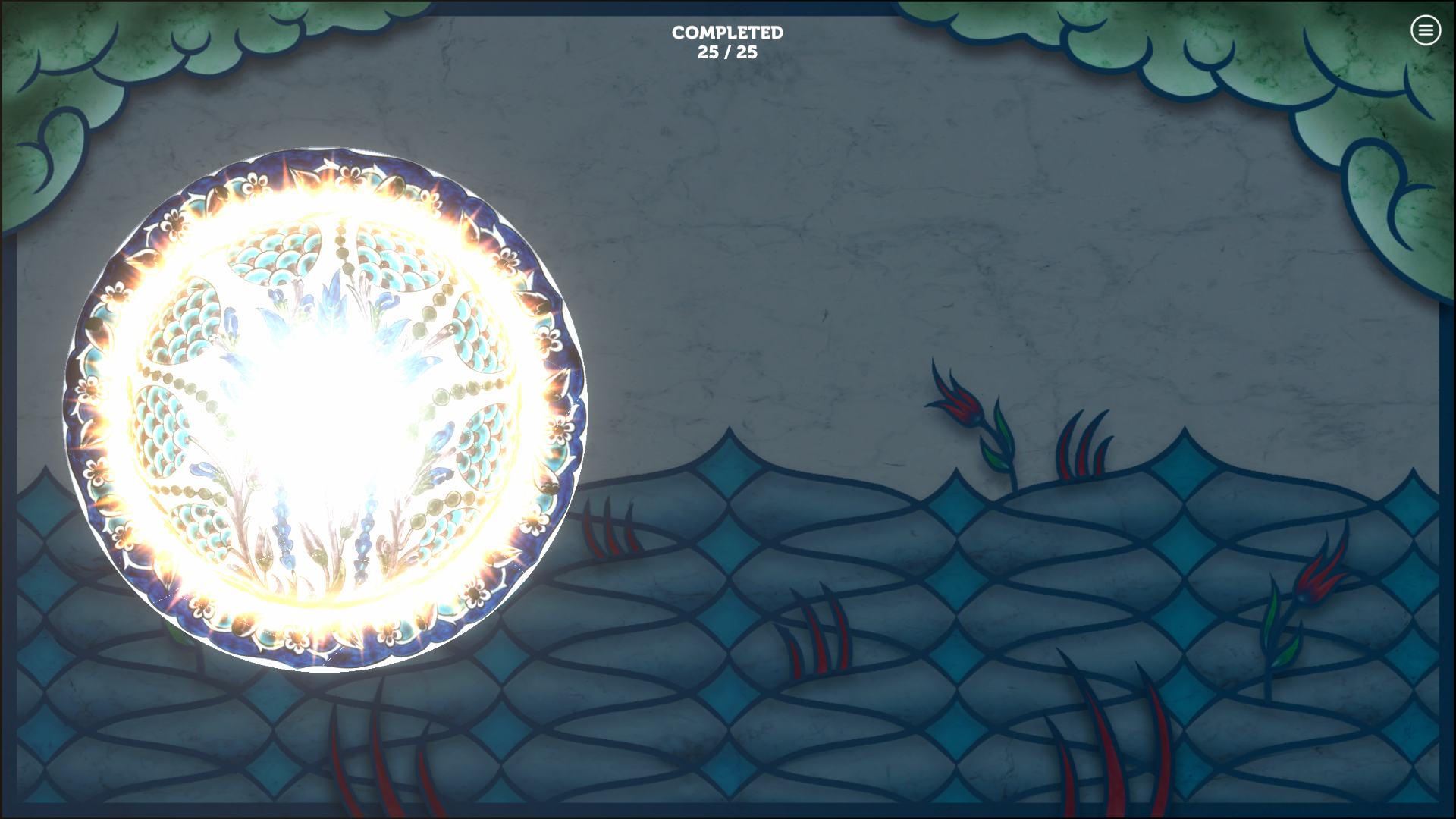Screen dimensions: 1456x819
Task: Click the COMPLETED header text
Action: (726, 33)
